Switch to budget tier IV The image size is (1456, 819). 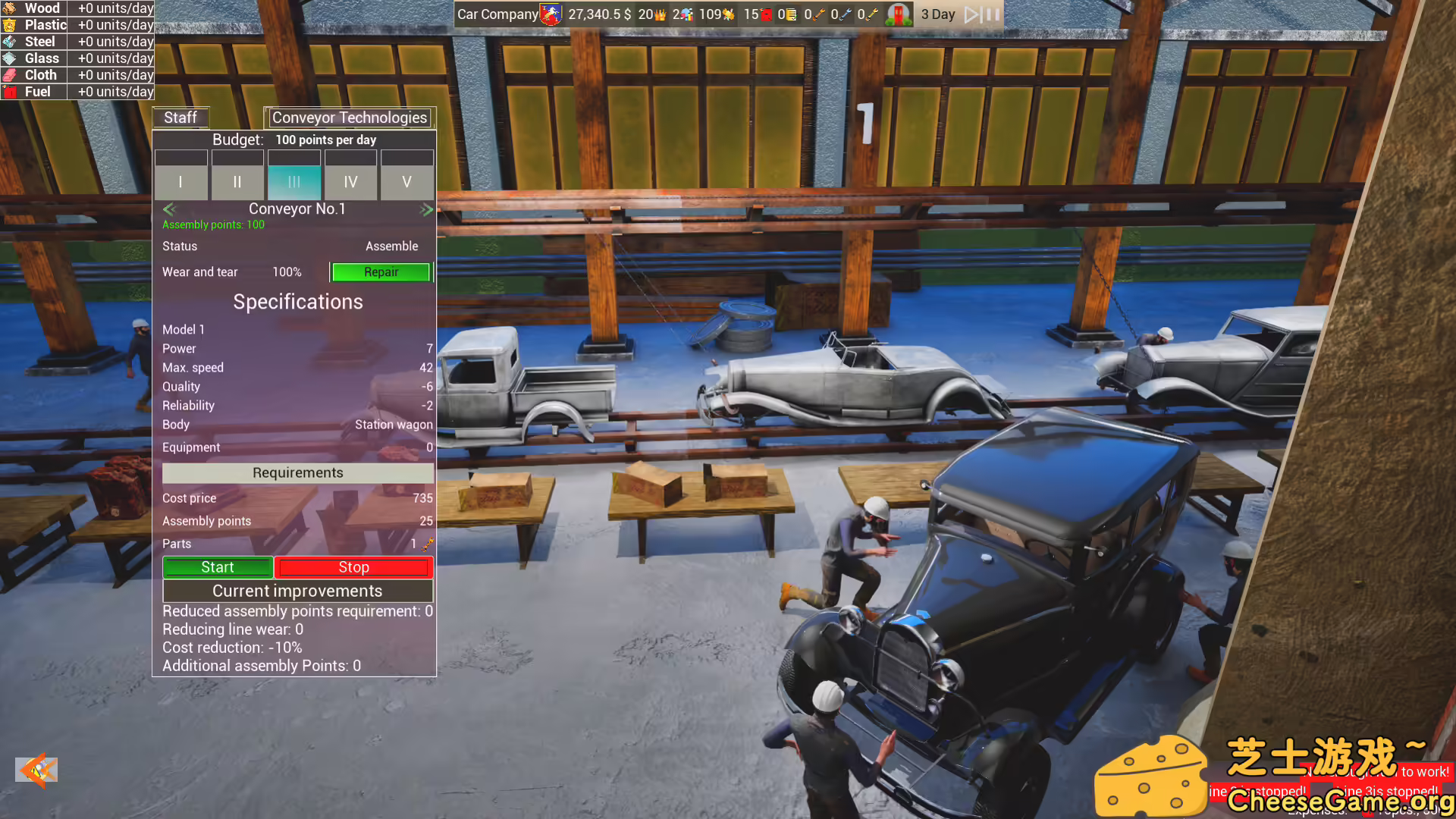(350, 182)
